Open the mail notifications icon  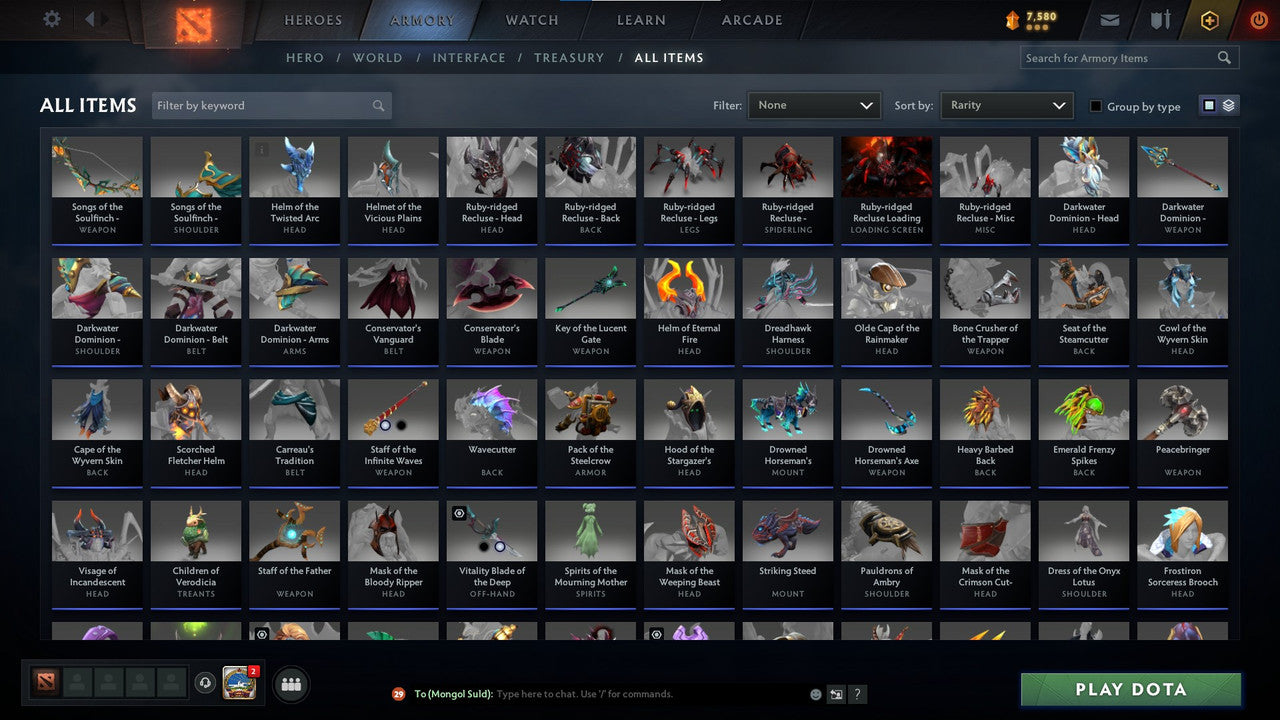[x=1110, y=18]
